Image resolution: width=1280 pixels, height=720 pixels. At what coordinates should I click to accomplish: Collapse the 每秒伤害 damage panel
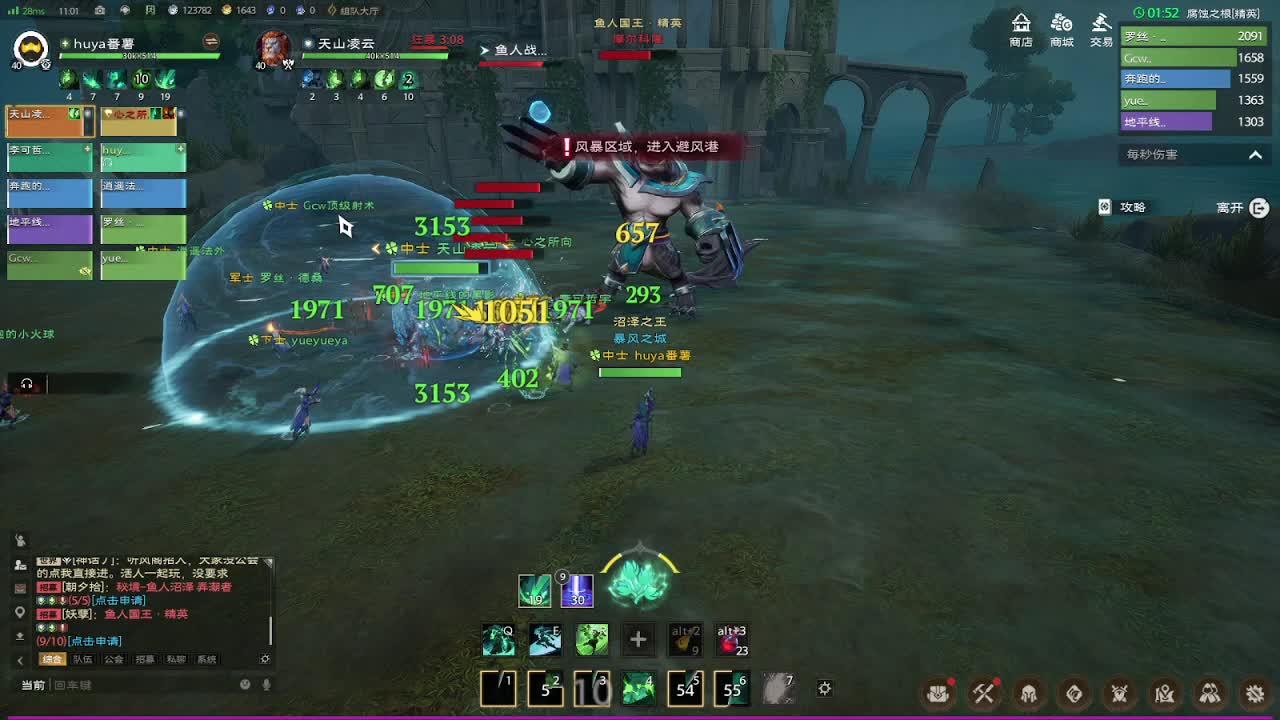pyautogui.click(x=1255, y=155)
